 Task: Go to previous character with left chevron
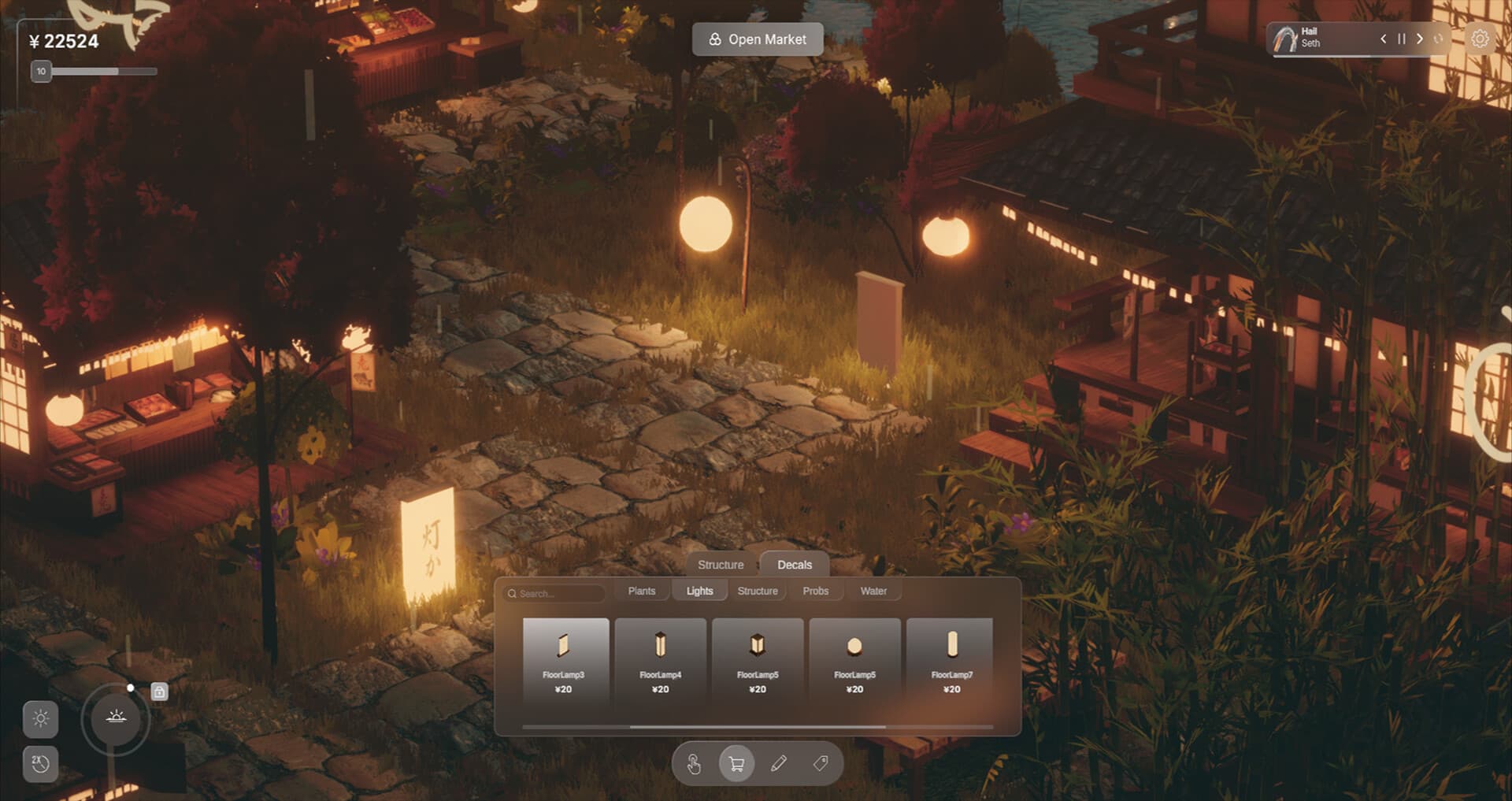(1382, 38)
